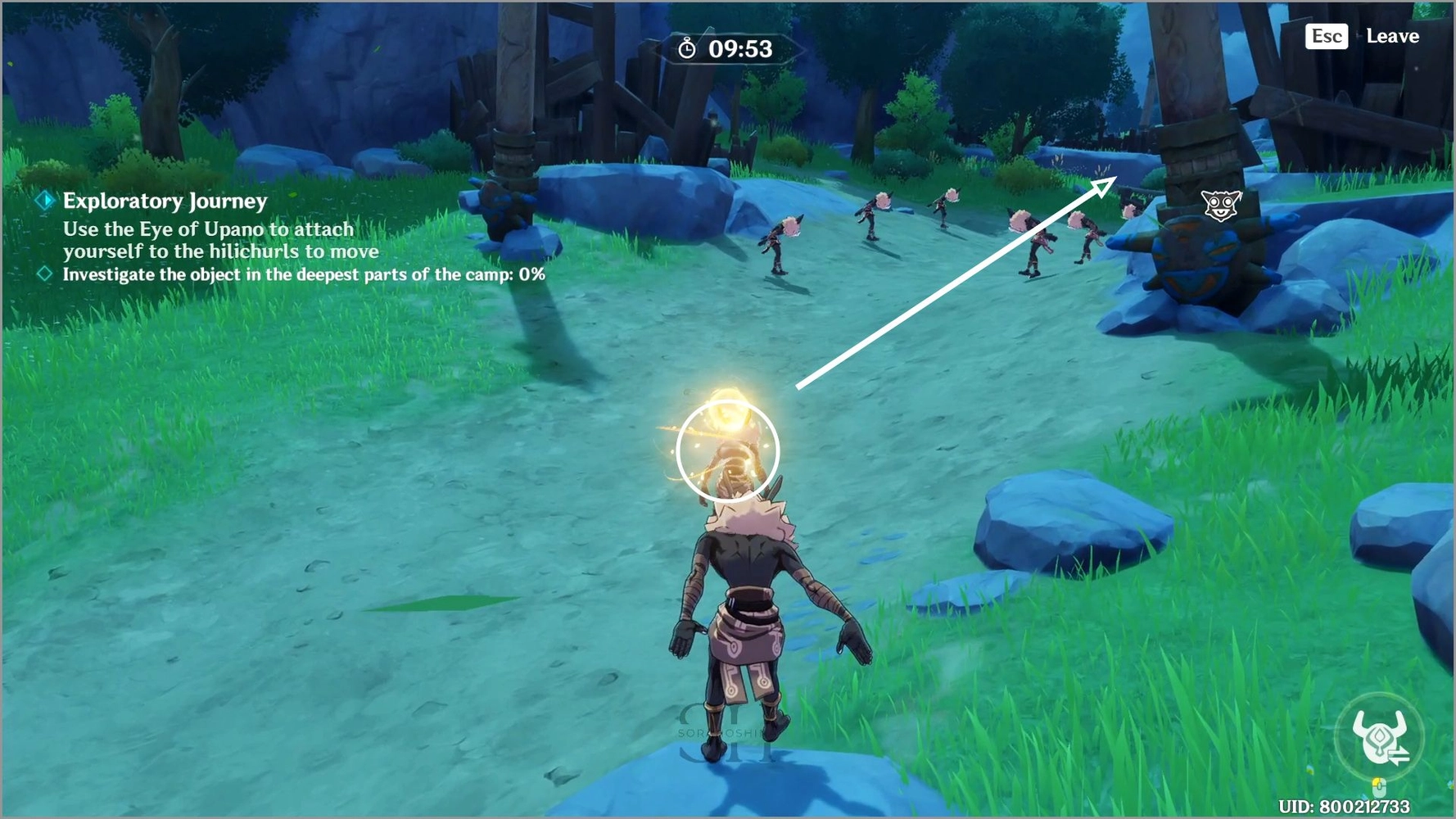Click the clock icon beside the timer
This screenshot has width=1456, height=819.
(686, 48)
